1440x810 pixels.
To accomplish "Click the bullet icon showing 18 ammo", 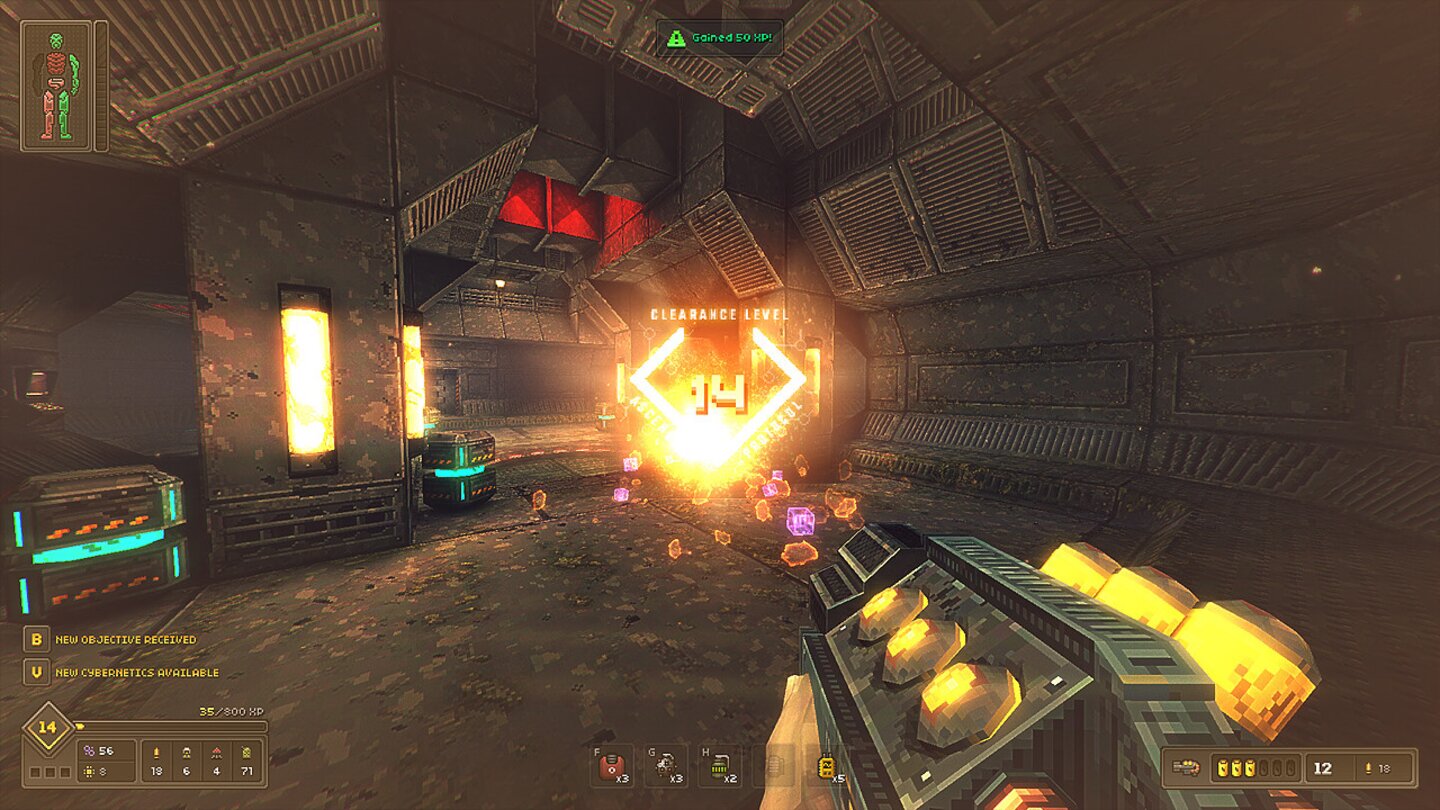I will [156, 753].
